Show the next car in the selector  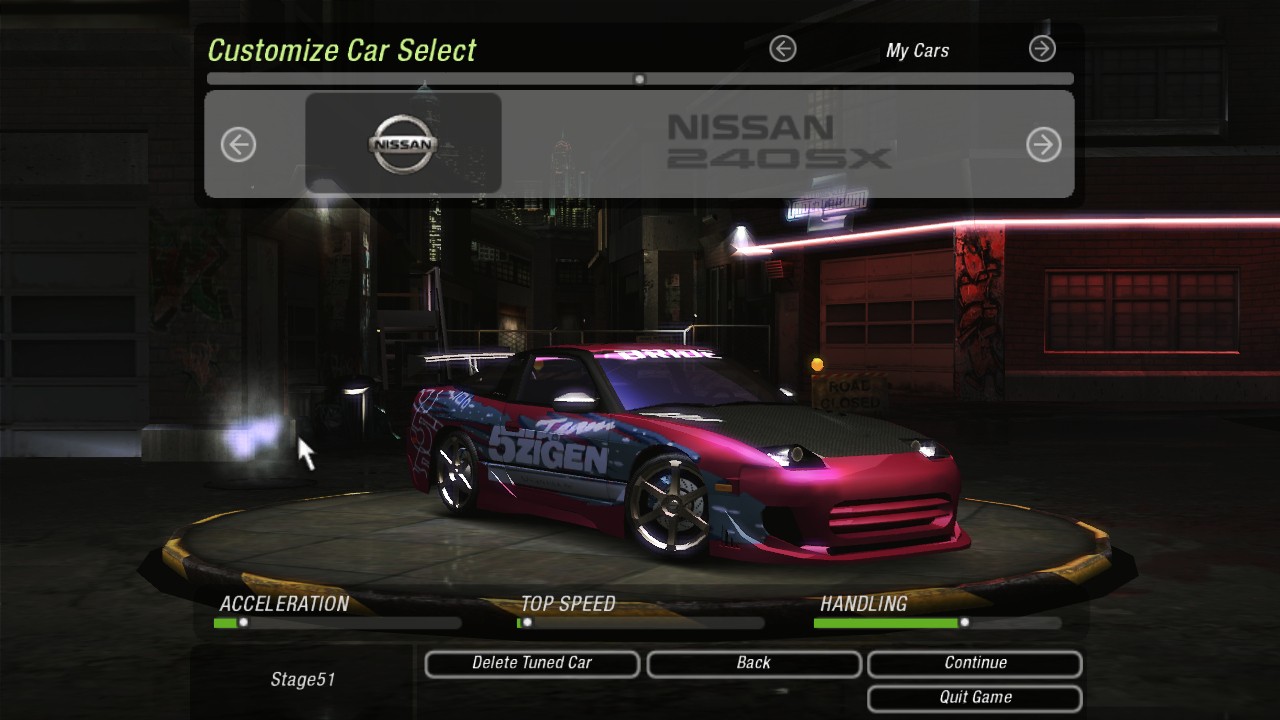pos(1043,145)
